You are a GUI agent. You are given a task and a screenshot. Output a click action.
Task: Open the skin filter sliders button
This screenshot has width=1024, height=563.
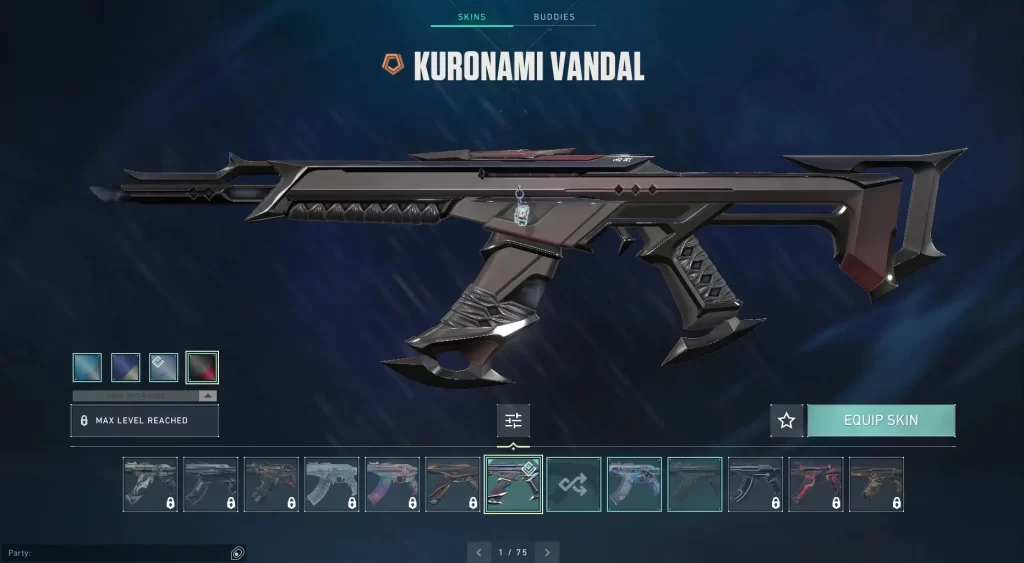coord(513,420)
